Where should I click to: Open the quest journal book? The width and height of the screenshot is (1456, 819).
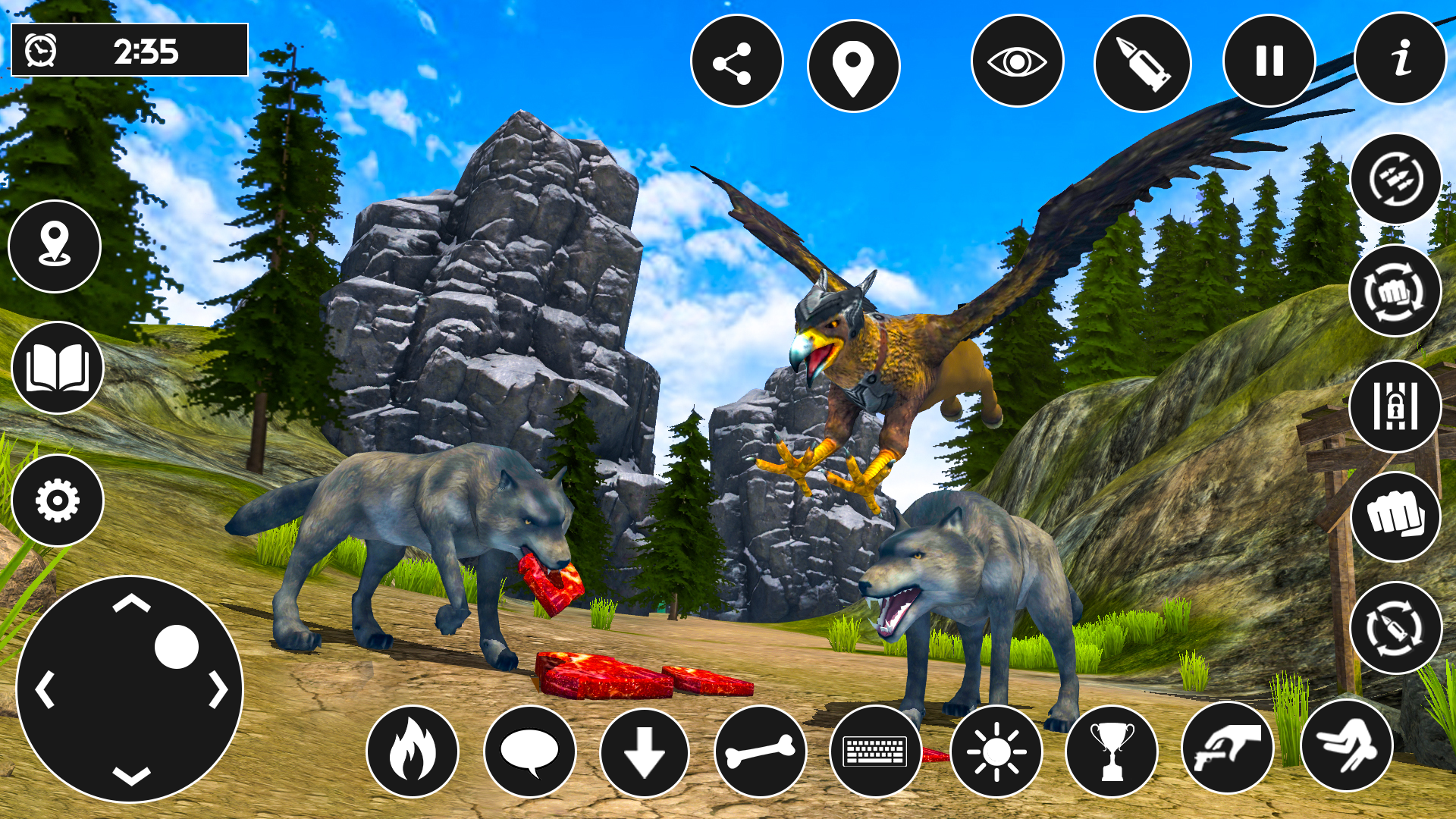tap(57, 367)
